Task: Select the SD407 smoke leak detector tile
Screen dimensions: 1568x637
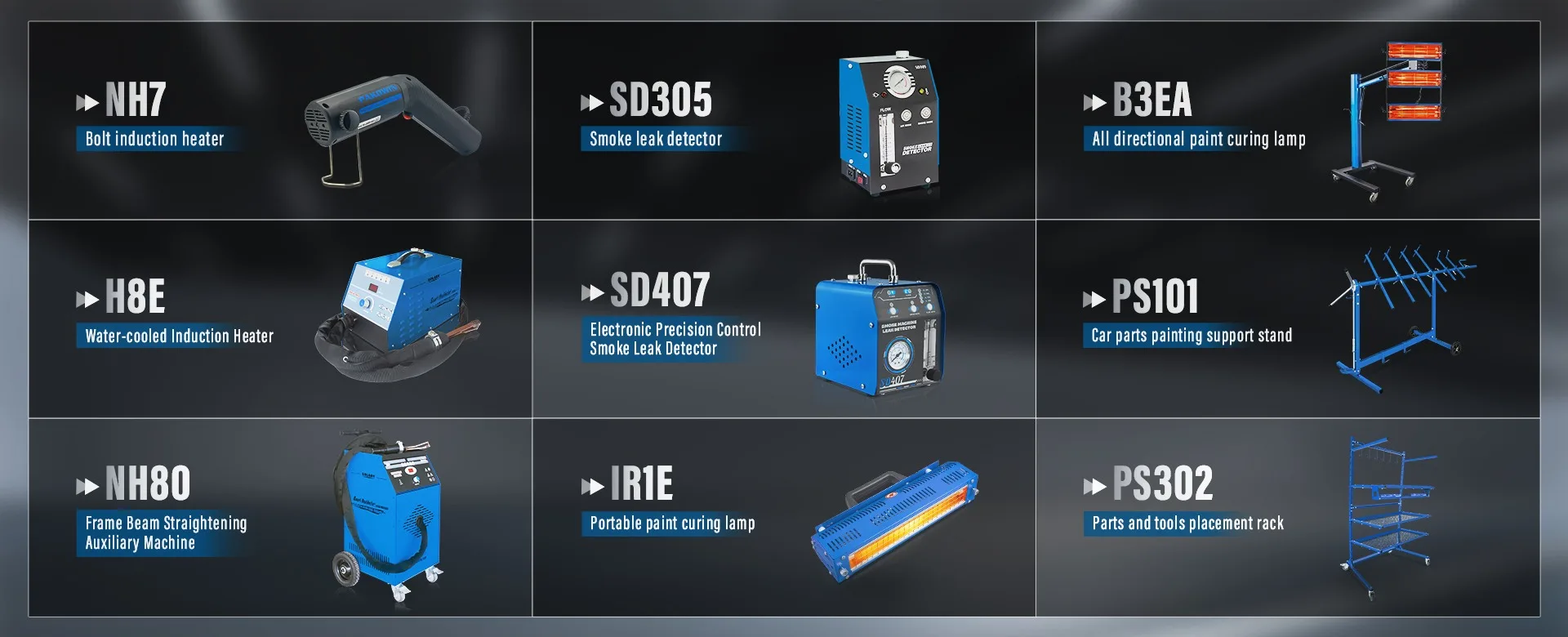Action: (x=784, y=318)
